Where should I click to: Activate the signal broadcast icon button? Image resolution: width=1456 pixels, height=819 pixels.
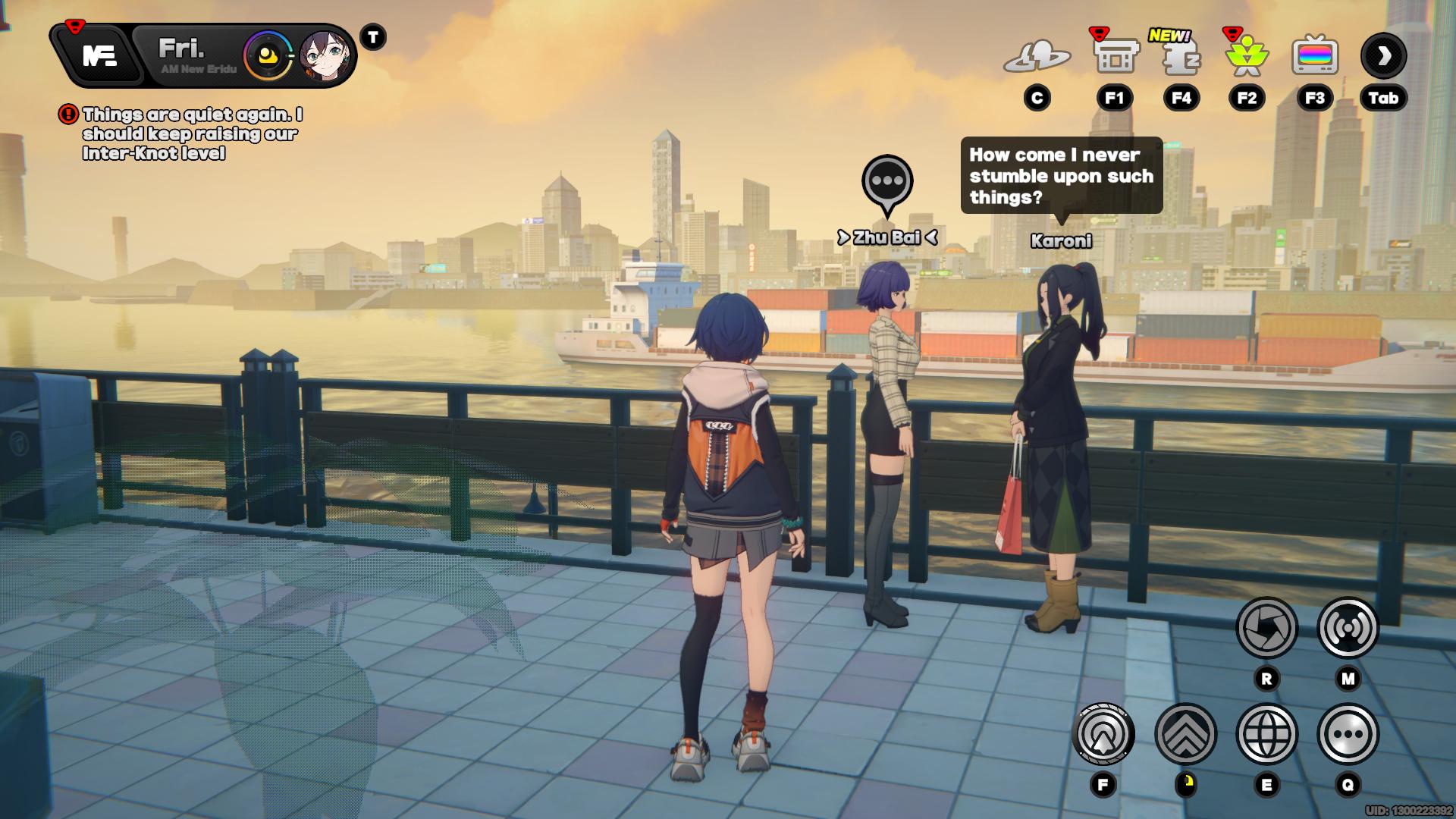[x=1348, y=627]
